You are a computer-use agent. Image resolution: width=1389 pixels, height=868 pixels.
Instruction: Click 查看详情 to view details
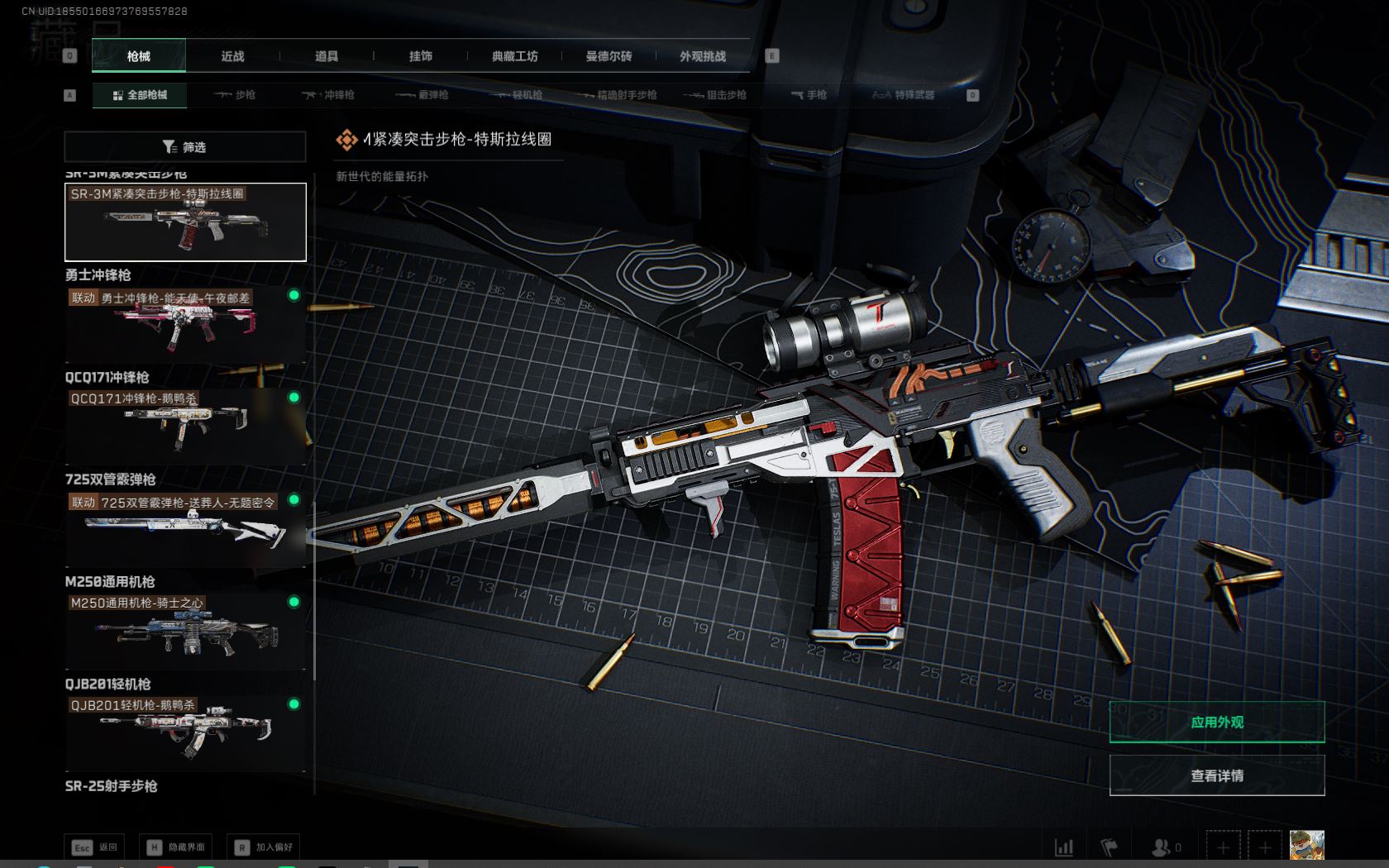[1216, 775]
